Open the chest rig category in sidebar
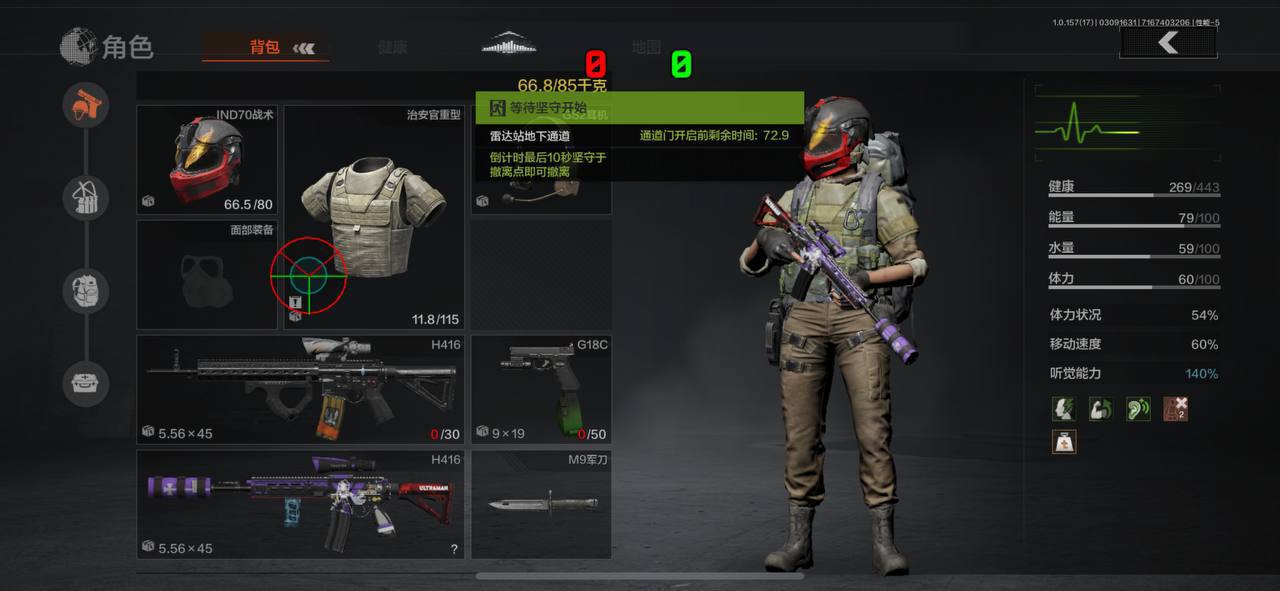This screenshot has width=1280, height=591. pos(86,198)
